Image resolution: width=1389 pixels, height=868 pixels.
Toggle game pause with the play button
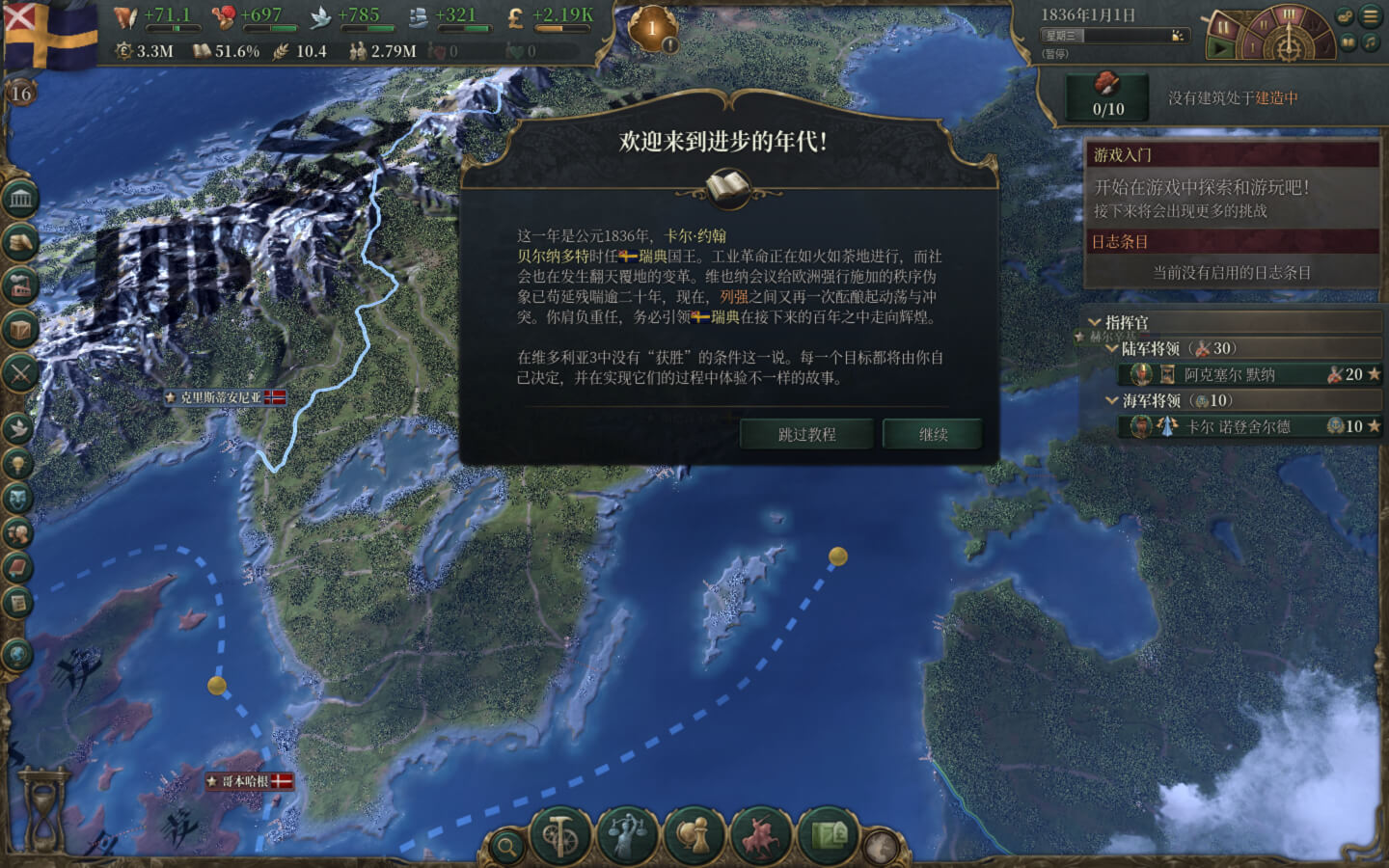pyautogui.click(x=1219, y=45)
